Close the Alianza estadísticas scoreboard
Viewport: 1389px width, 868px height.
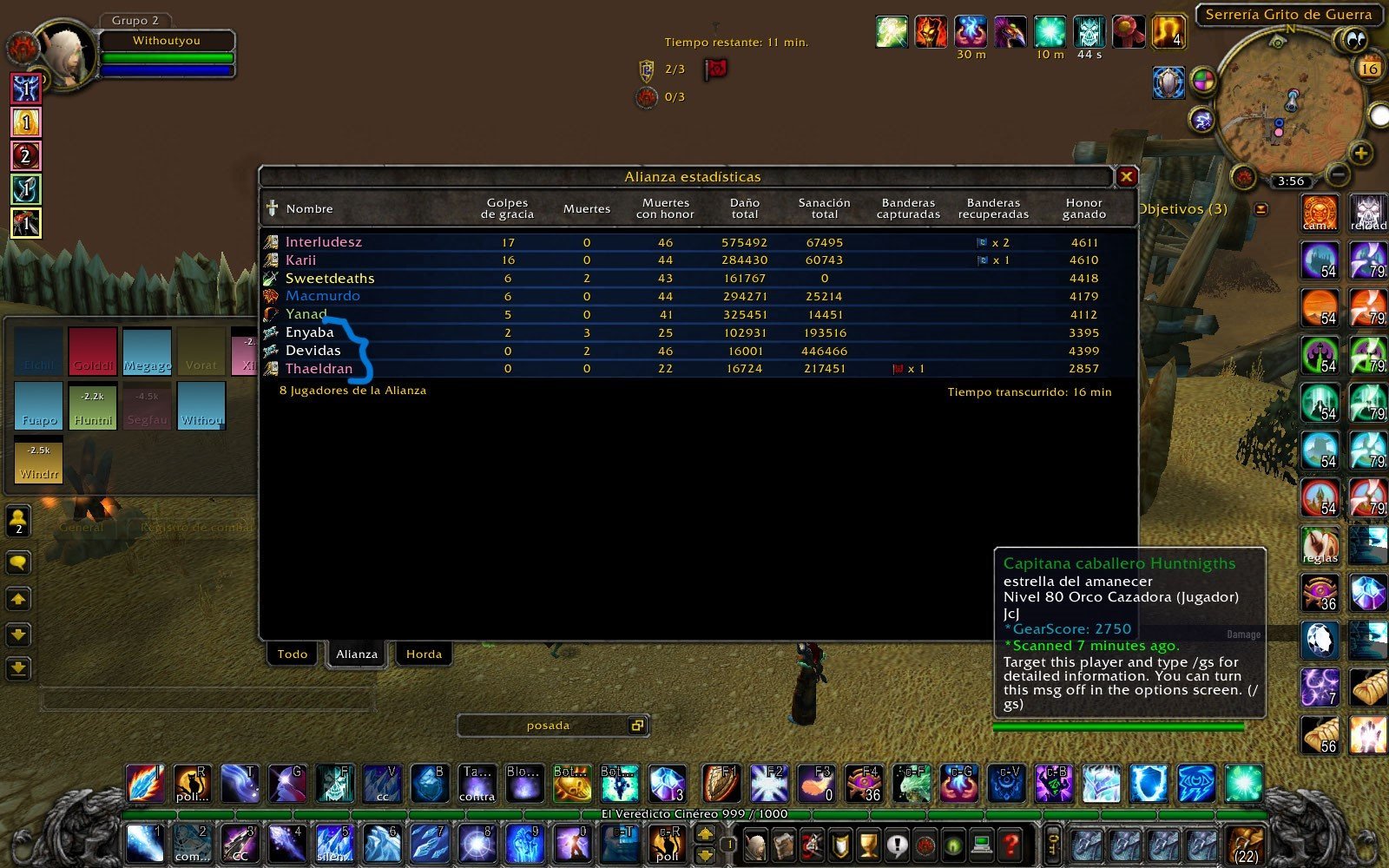[x=1126, y=177]
